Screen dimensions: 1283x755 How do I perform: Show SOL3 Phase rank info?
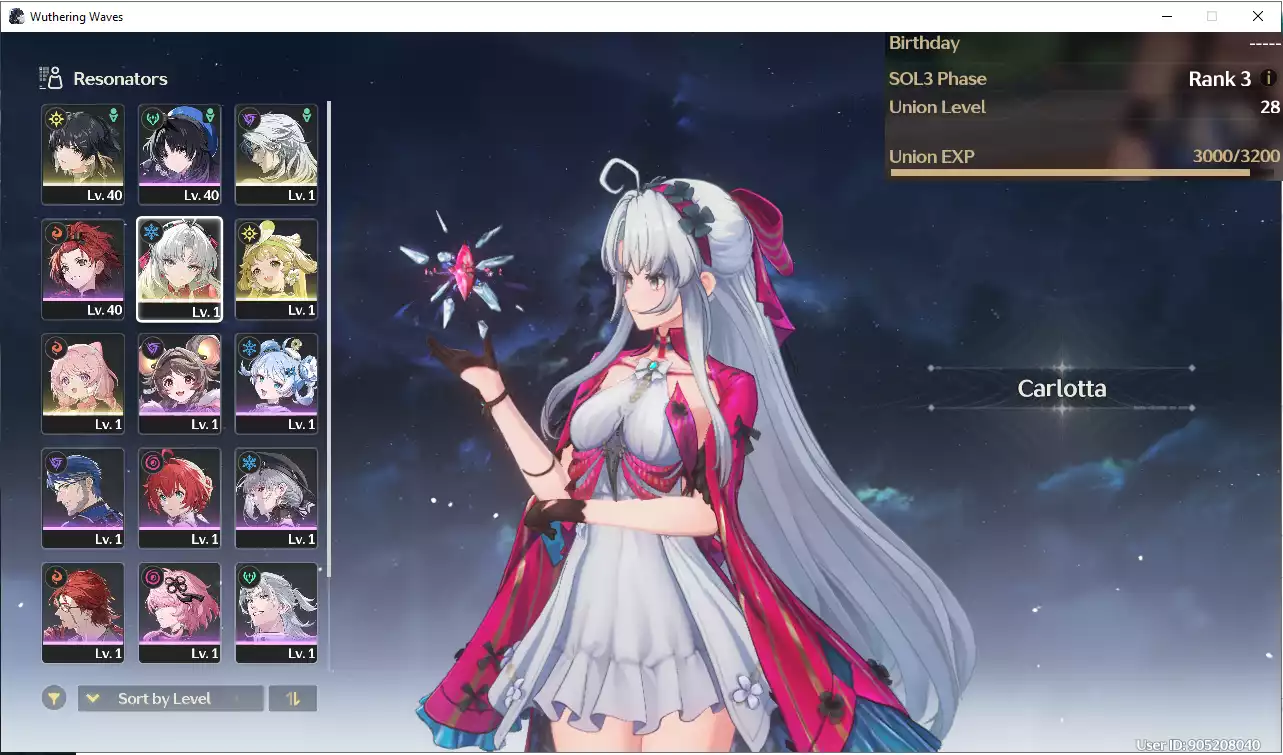pyautogui.click(x=1269, y=78)
